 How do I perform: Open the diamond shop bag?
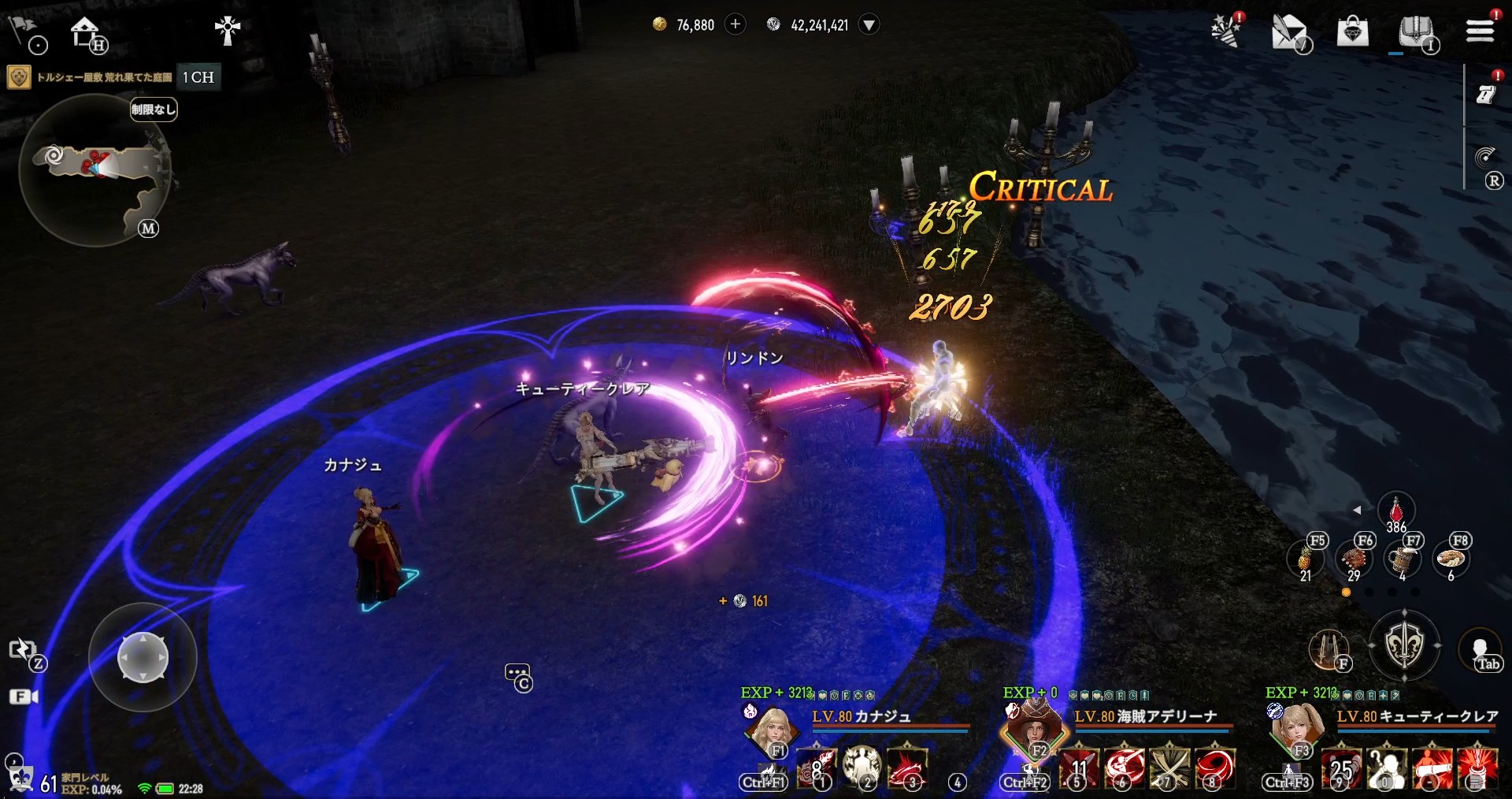(x=1352, y=32)
